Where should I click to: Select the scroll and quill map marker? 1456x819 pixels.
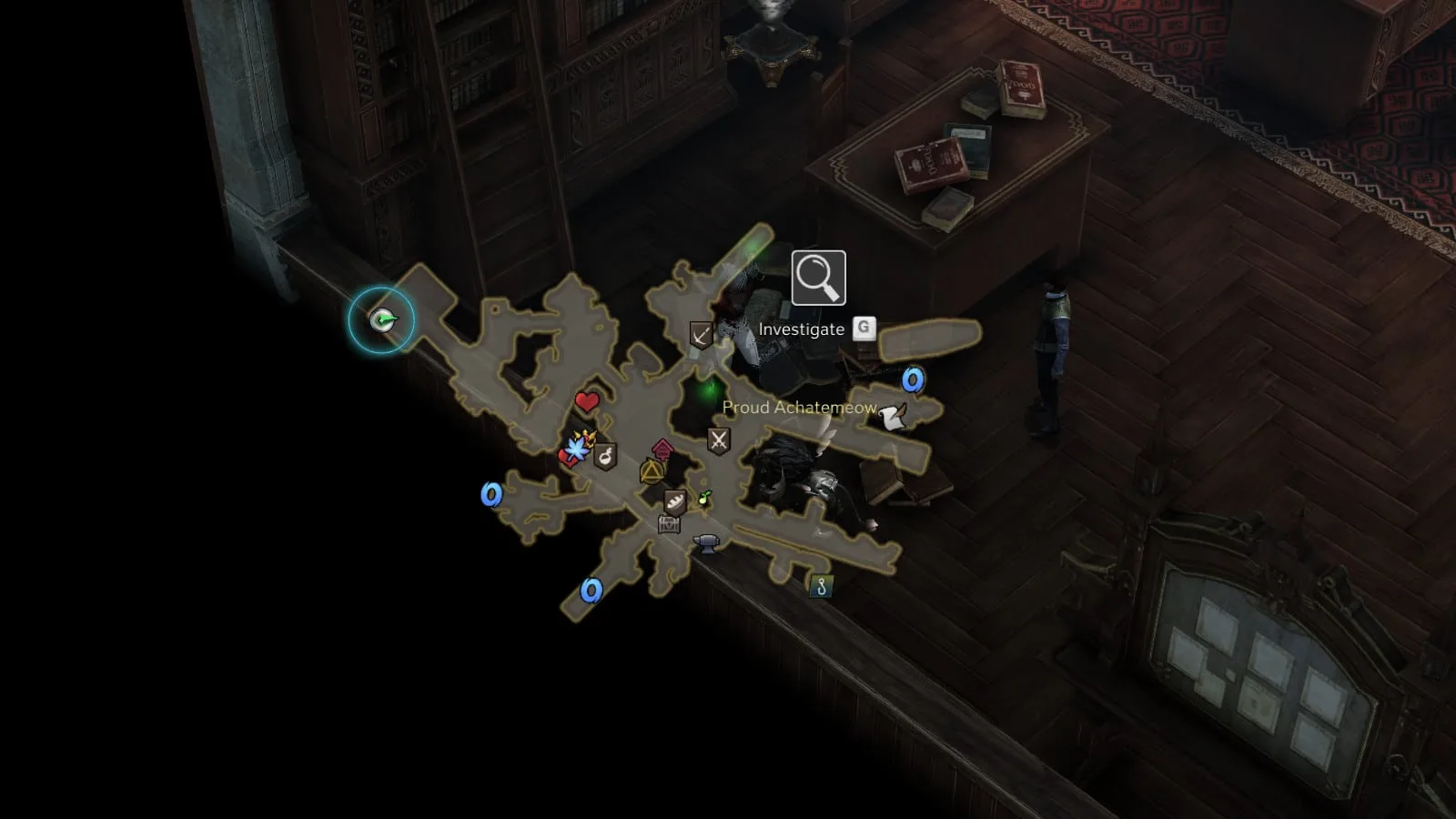[x=894, y=417]
